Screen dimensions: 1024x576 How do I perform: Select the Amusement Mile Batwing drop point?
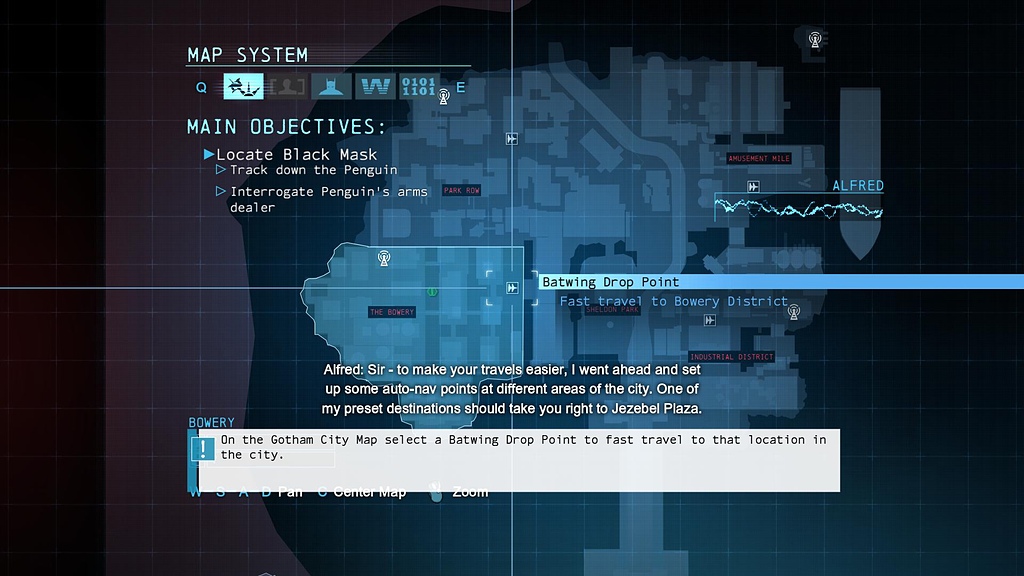(x=754, y=187)
